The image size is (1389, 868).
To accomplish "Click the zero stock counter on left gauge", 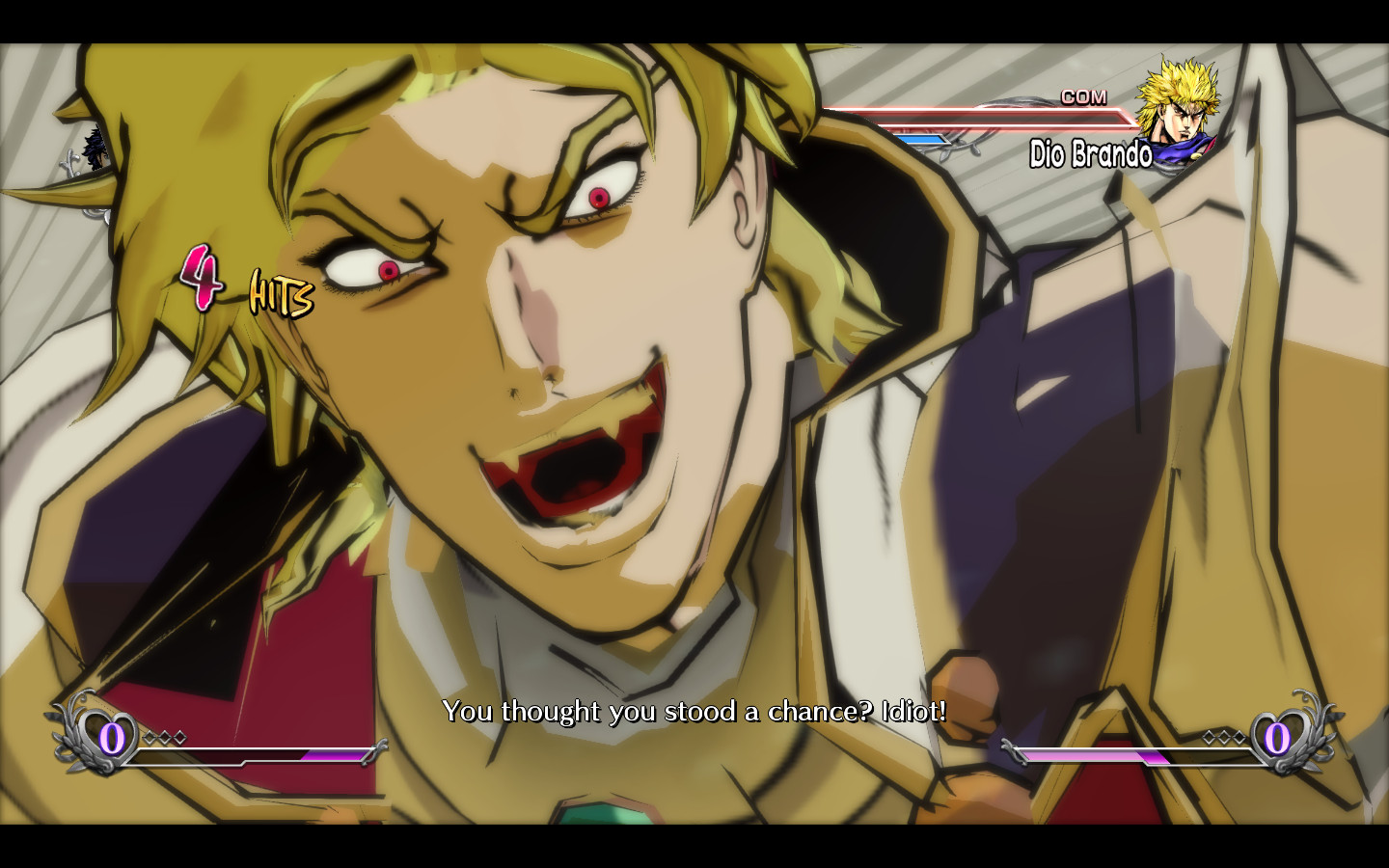I will 113,741.
